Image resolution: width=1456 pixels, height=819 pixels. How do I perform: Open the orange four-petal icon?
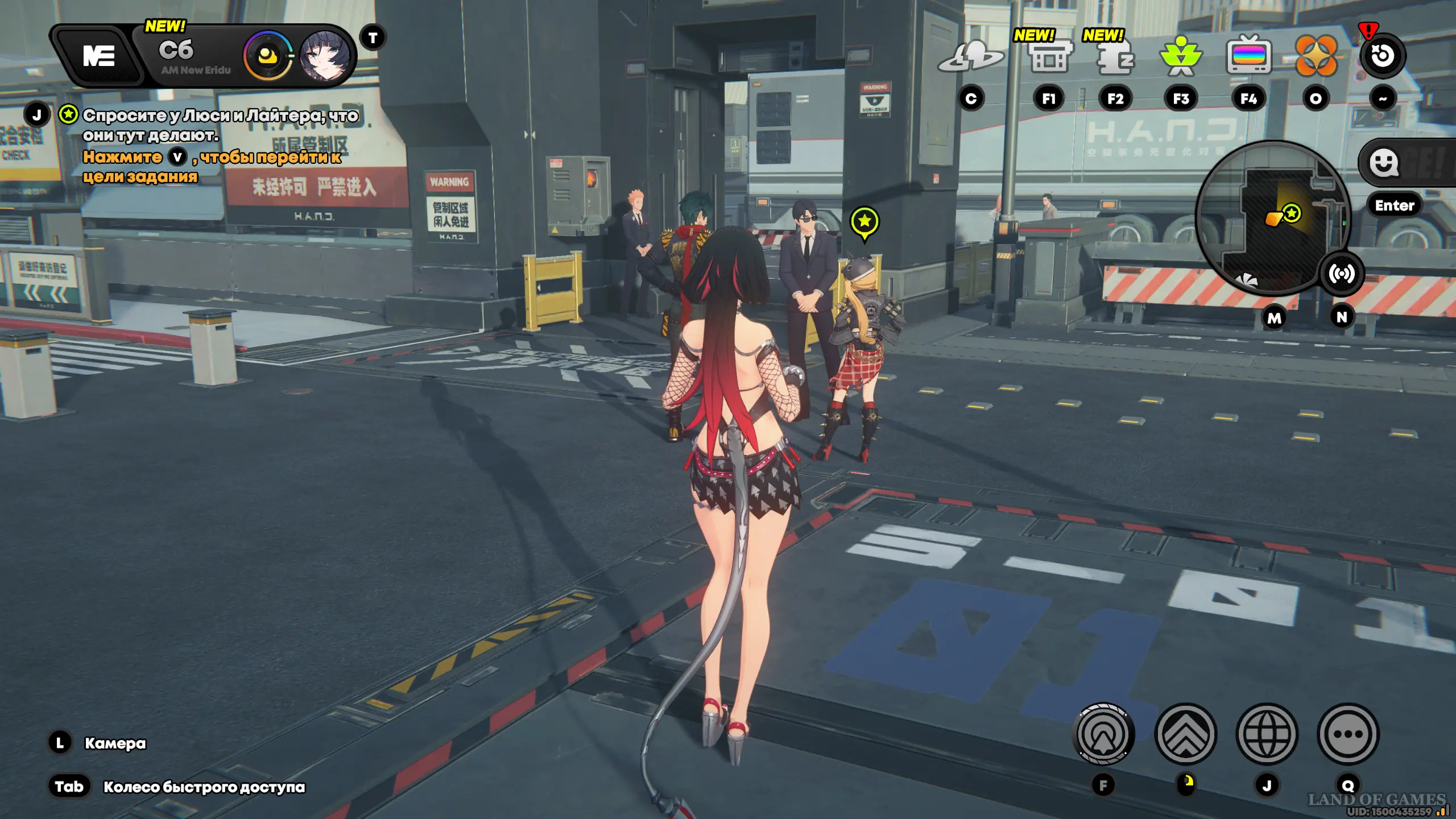tap(1316, 56)
